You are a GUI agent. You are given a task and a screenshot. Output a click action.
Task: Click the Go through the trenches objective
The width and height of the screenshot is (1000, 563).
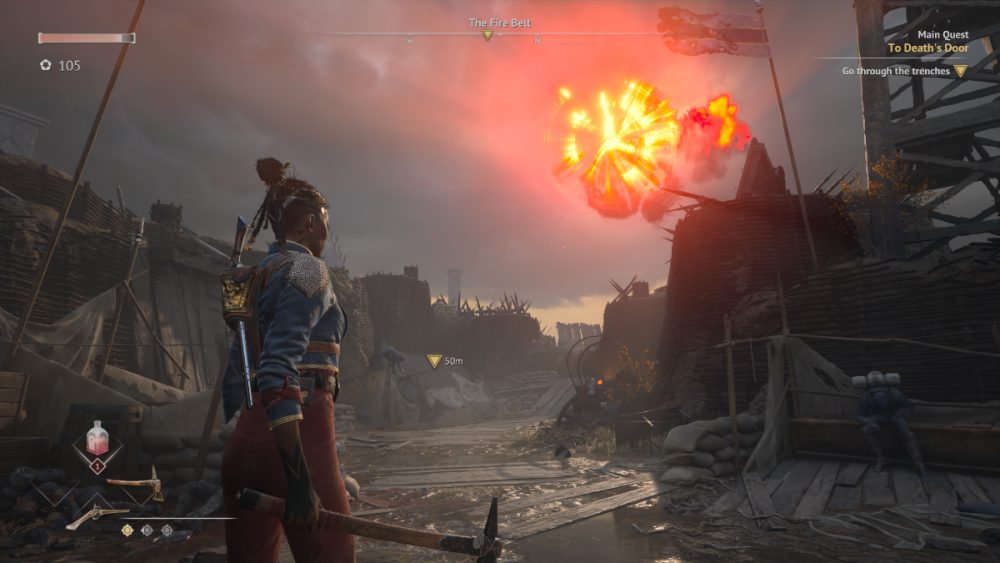coord(895,71)
